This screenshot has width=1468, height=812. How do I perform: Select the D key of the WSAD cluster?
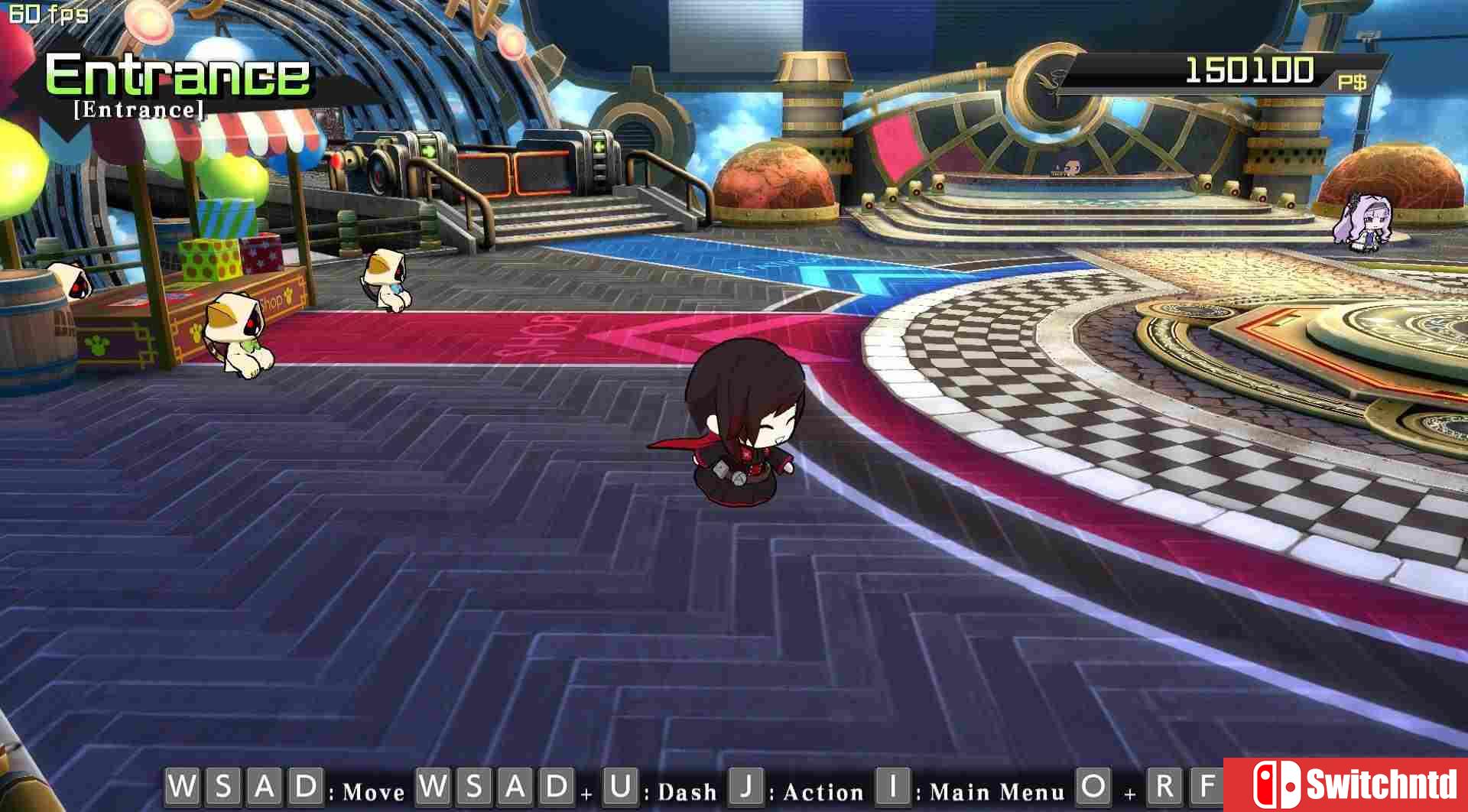pos(307,788)
